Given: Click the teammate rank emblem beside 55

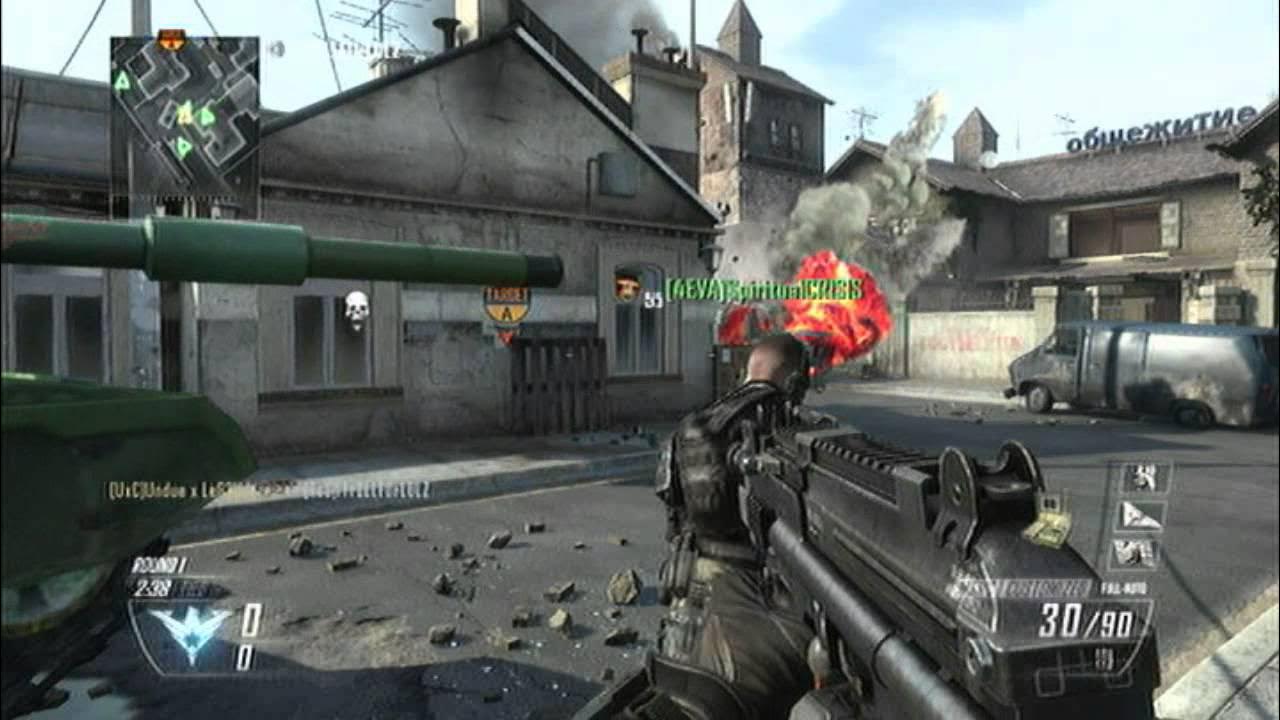Looking at the screenshot, I should 628,289.
